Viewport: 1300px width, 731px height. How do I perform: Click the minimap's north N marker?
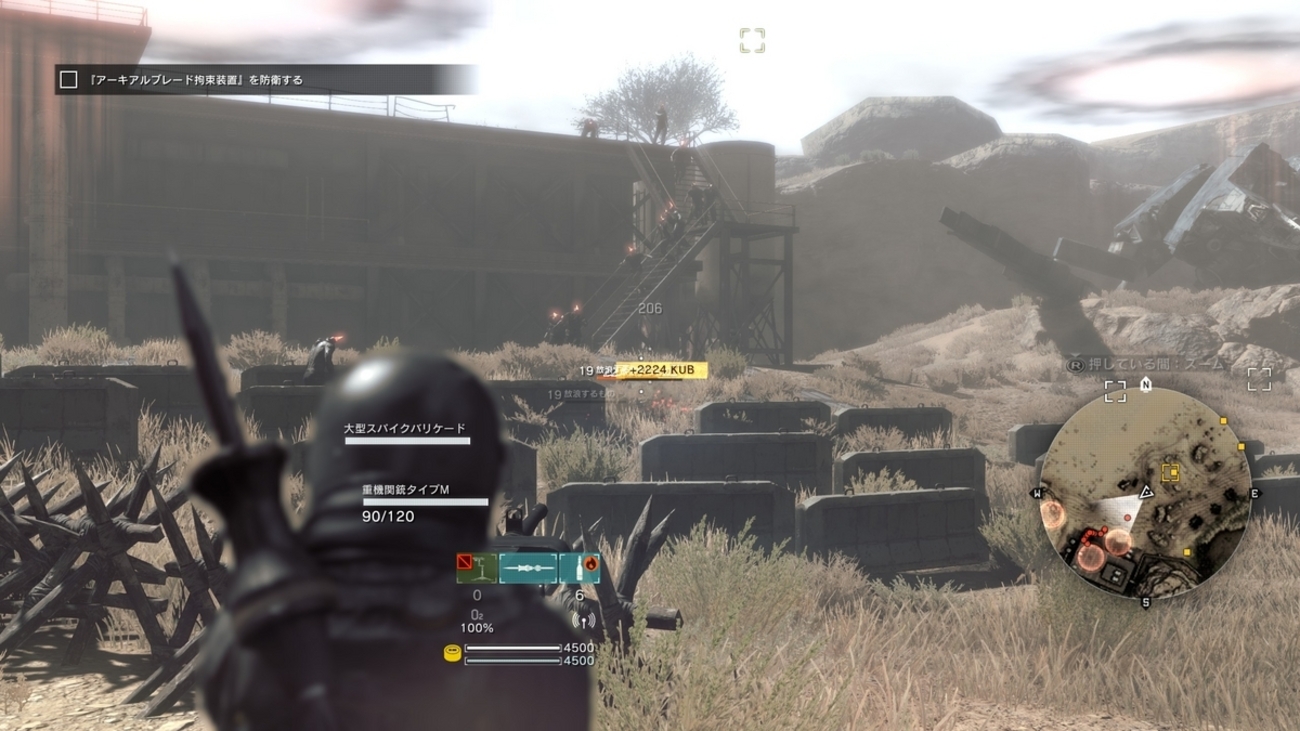click(x=1145, y=384)
